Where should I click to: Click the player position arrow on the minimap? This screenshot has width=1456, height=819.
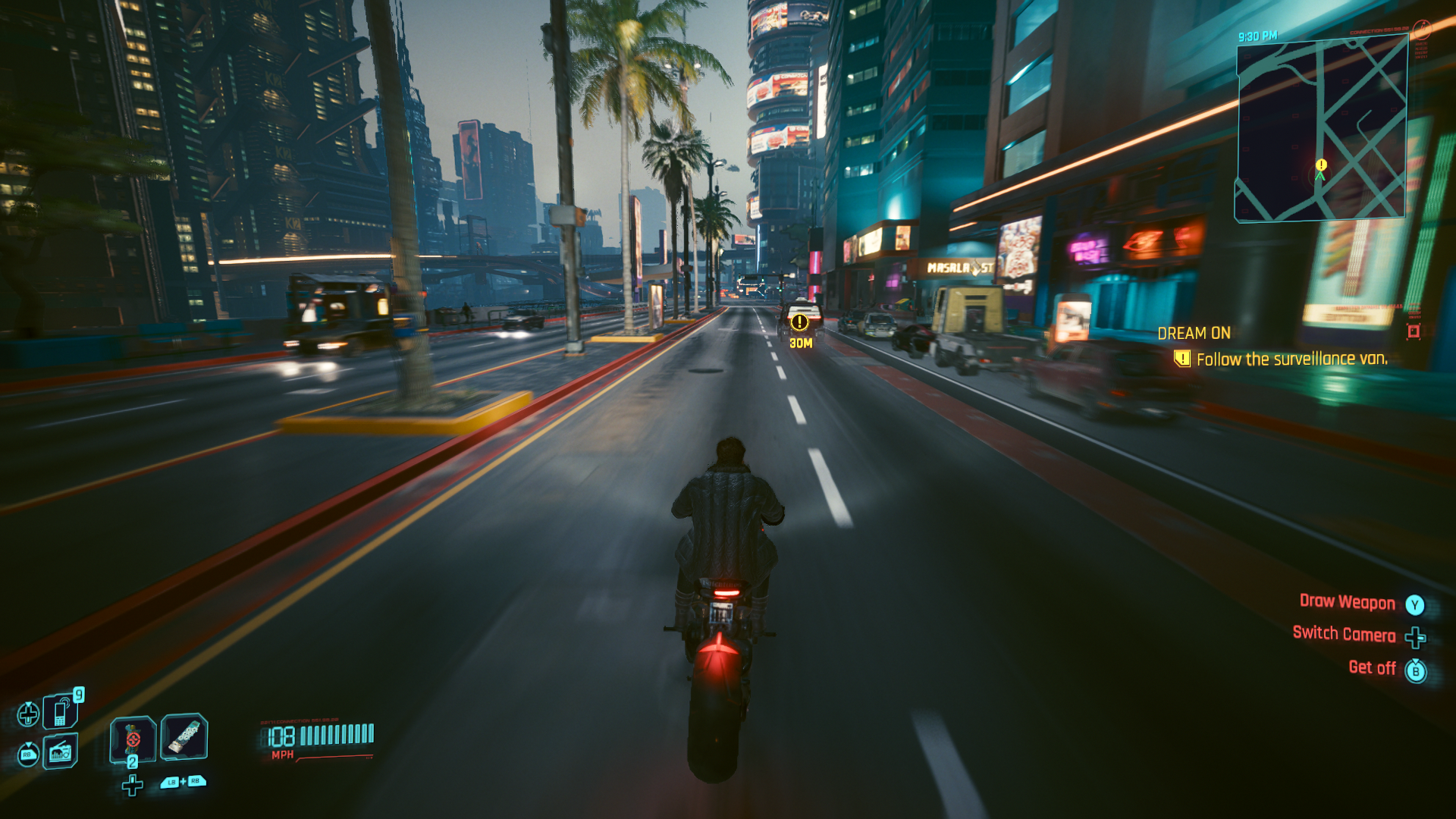pos(1320,177)
